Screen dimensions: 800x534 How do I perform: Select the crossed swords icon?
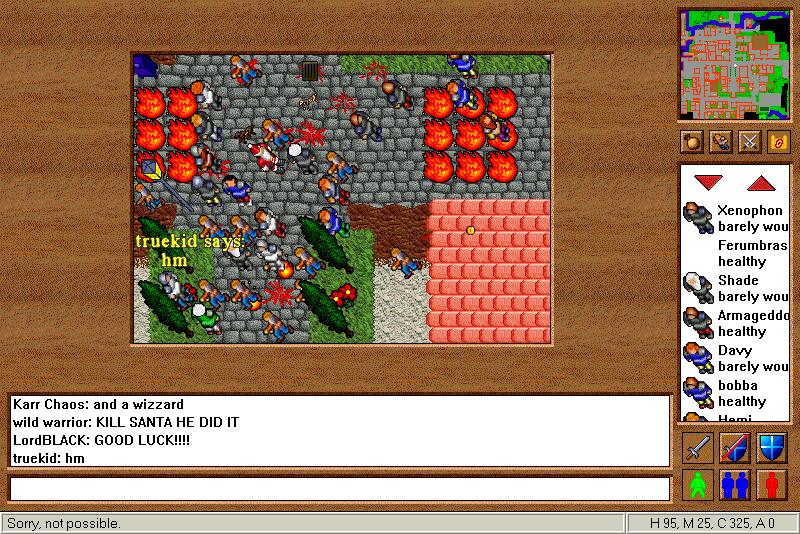(748, 142)
